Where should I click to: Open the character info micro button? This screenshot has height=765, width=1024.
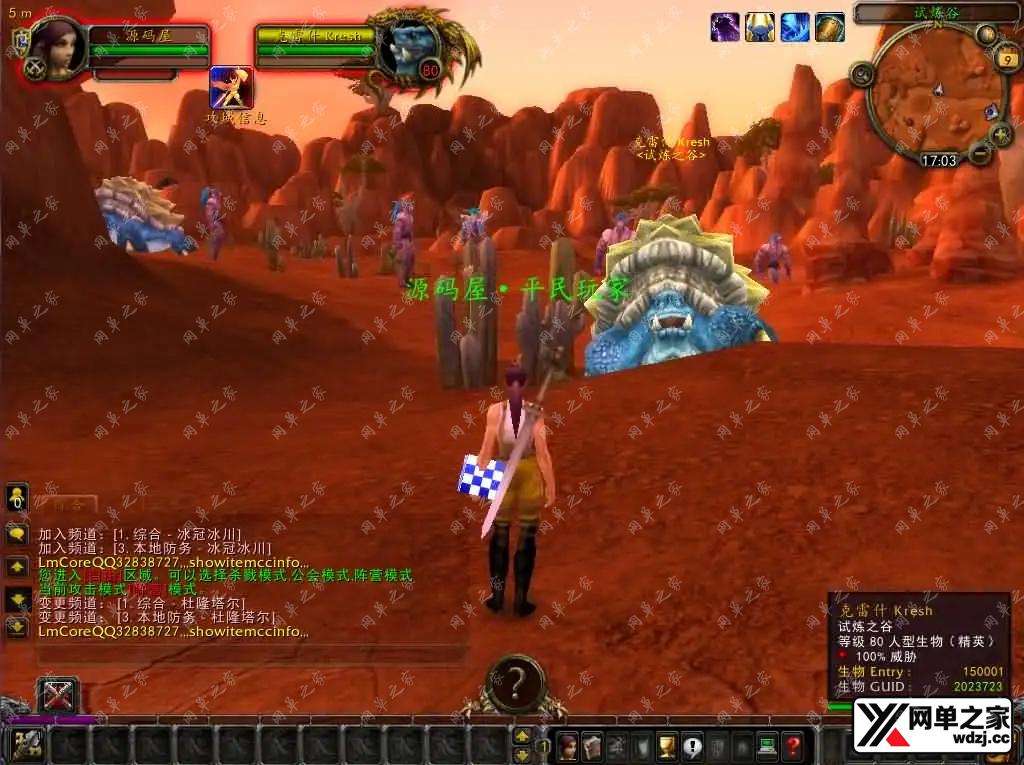click(567, 745)
